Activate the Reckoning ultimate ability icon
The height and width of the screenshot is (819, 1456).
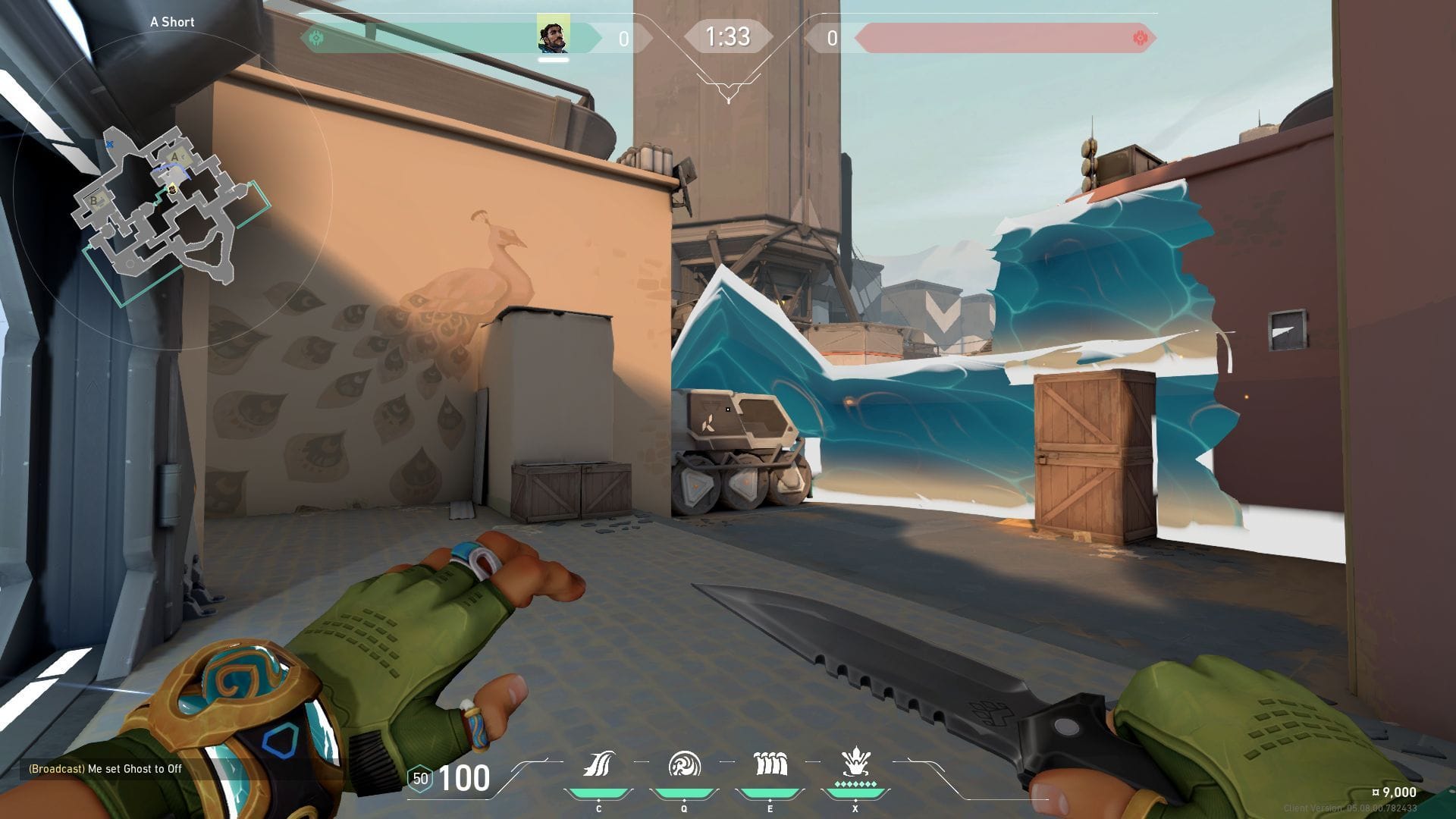(855, 764)
